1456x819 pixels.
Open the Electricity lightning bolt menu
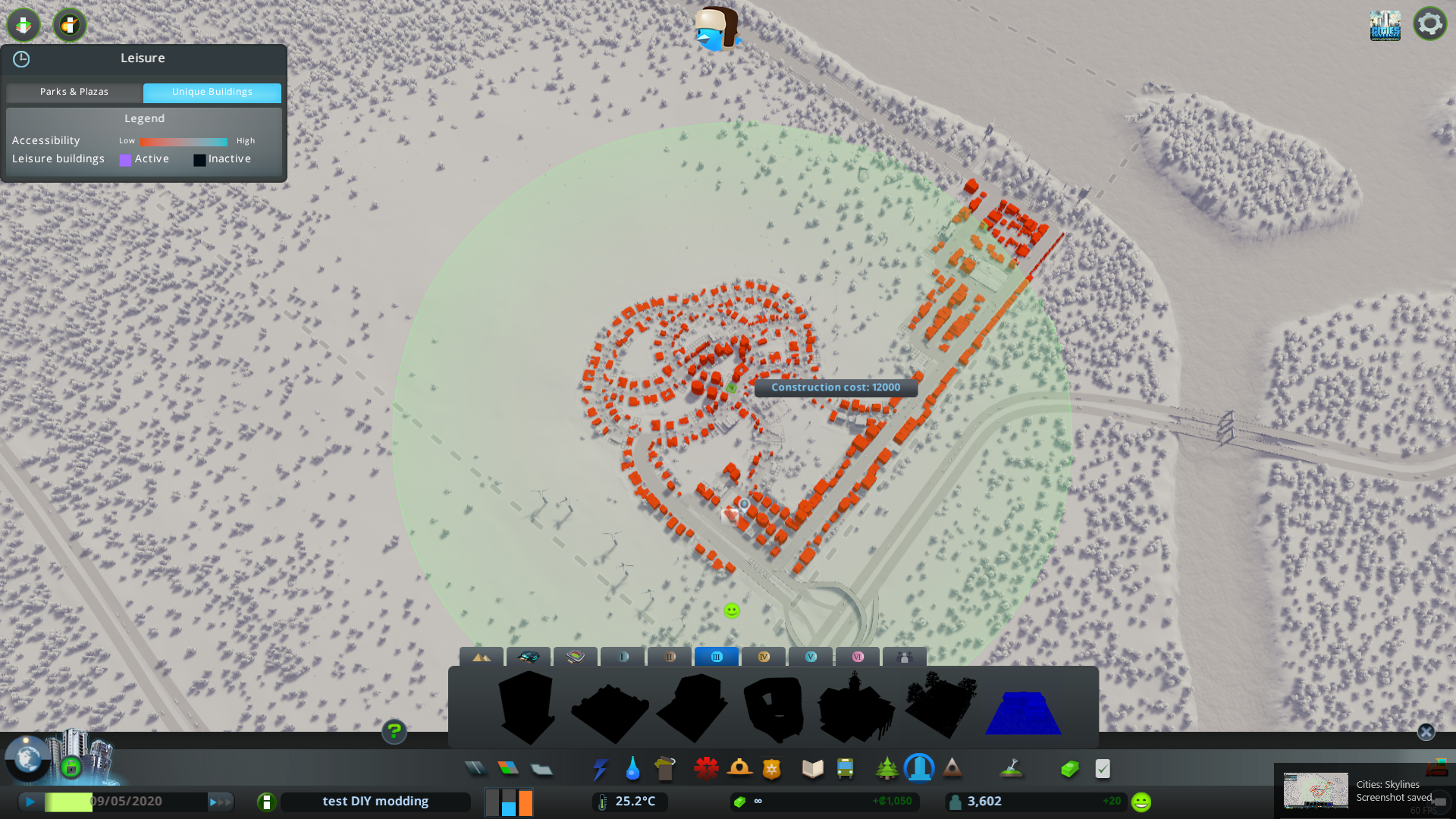pos(600,769)
